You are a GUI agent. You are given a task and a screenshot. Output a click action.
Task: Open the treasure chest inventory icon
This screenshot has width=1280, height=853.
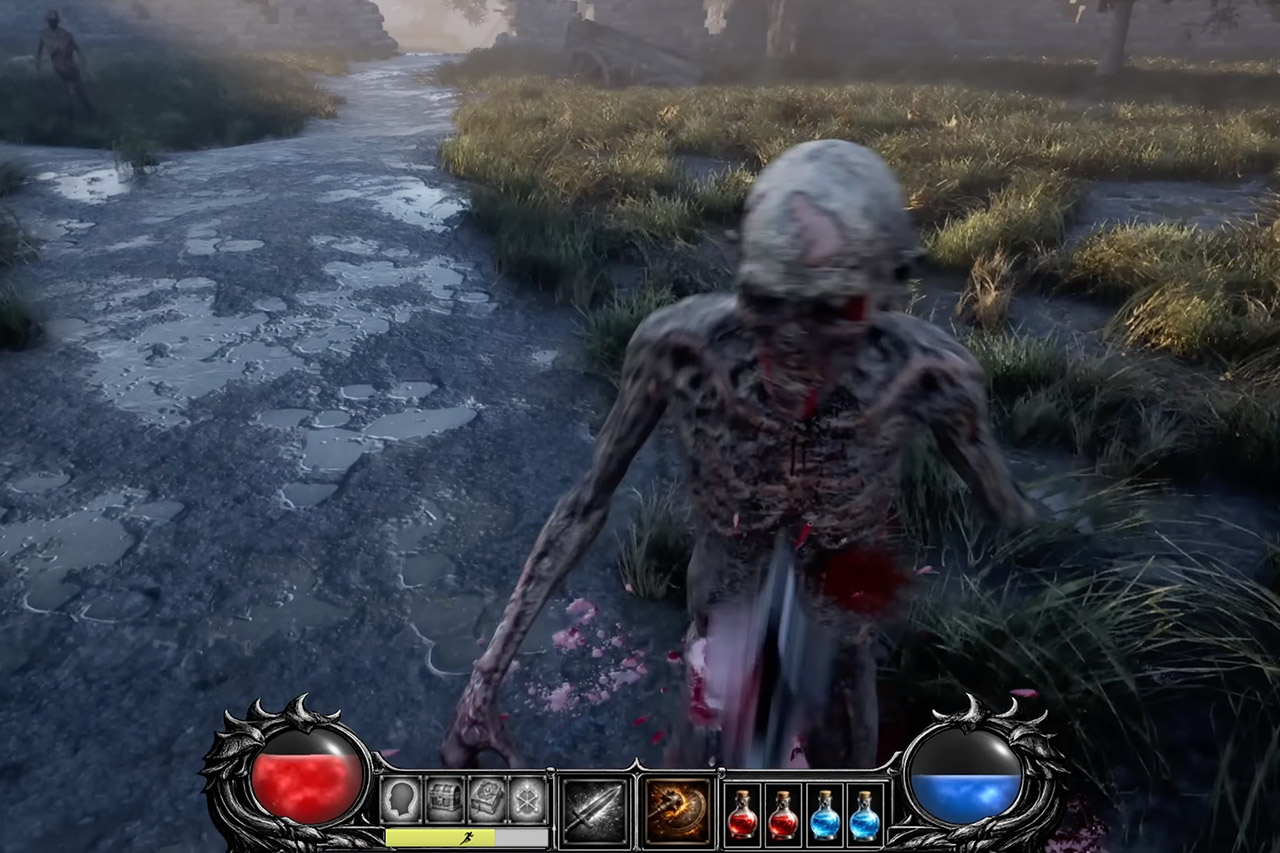444,799
